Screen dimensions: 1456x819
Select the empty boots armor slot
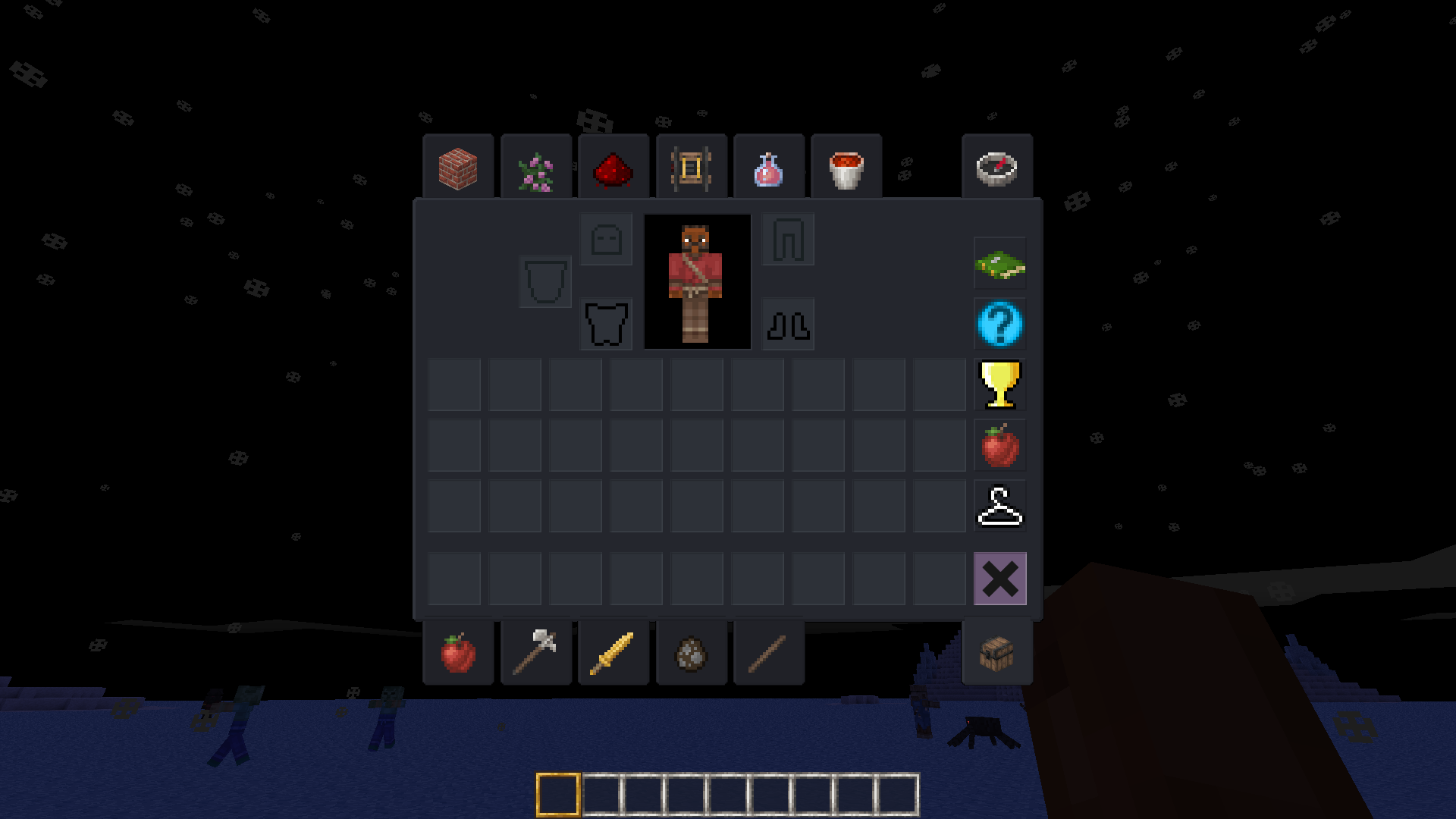coord(788,325)
